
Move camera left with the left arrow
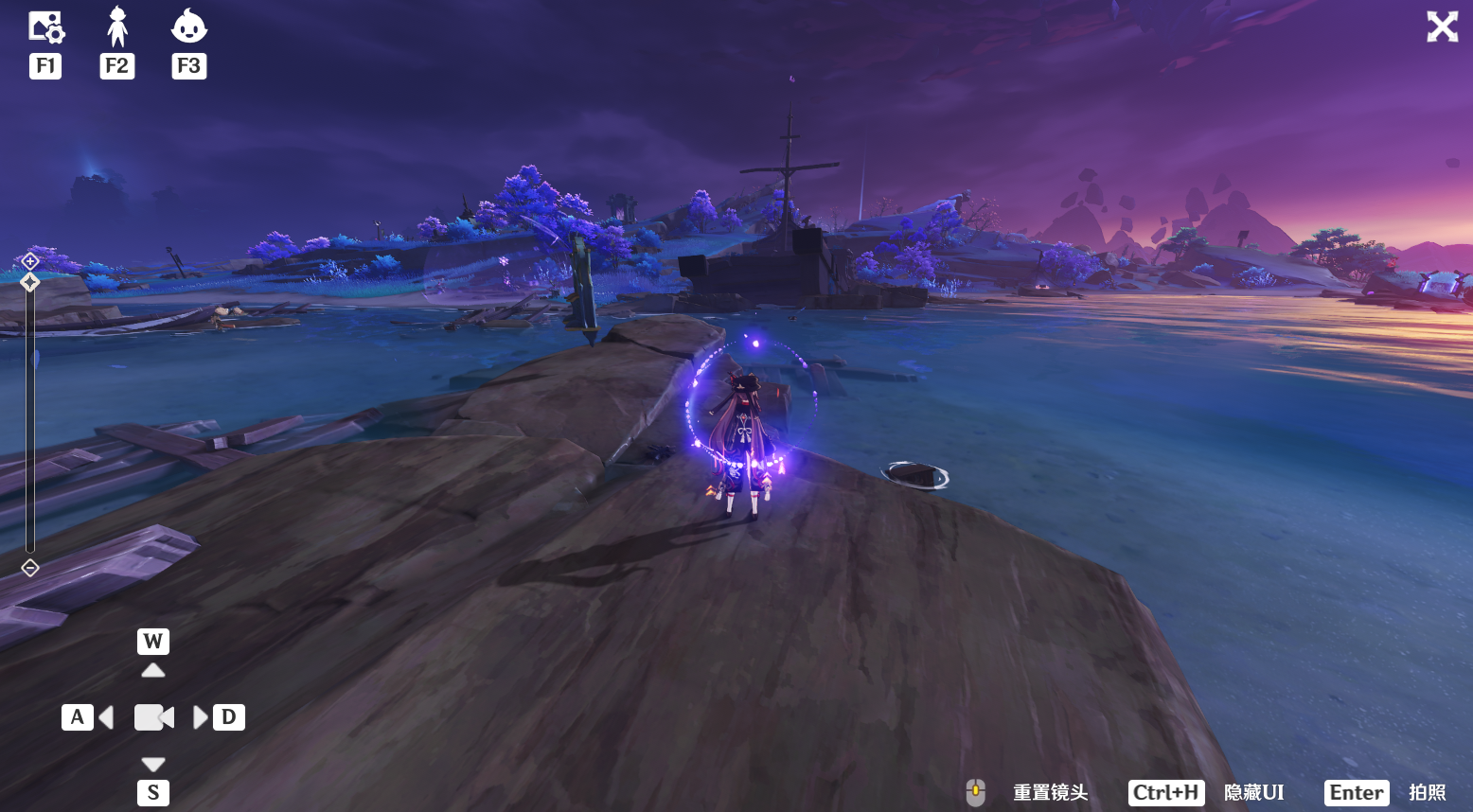(x=106, y=717)
